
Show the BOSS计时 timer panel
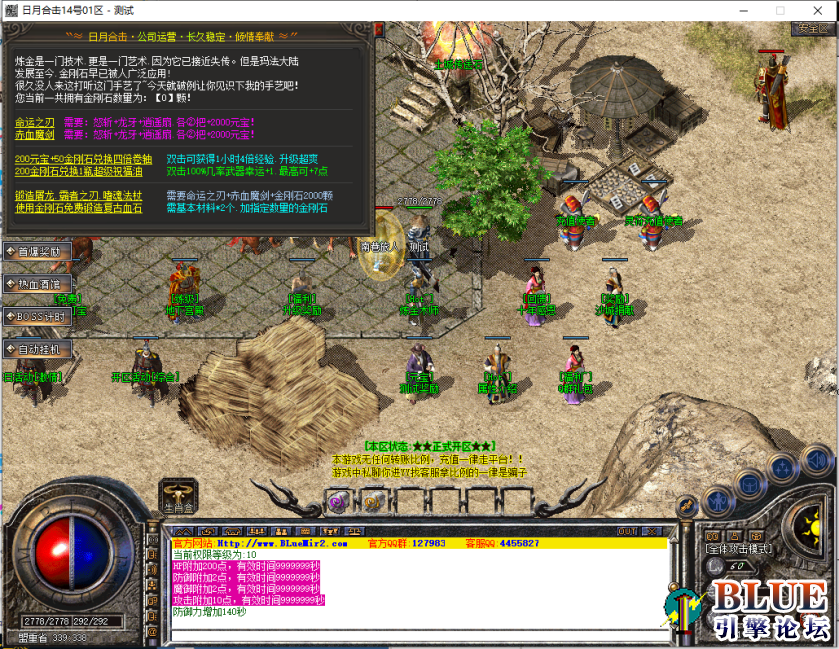(x=38, y=316)
